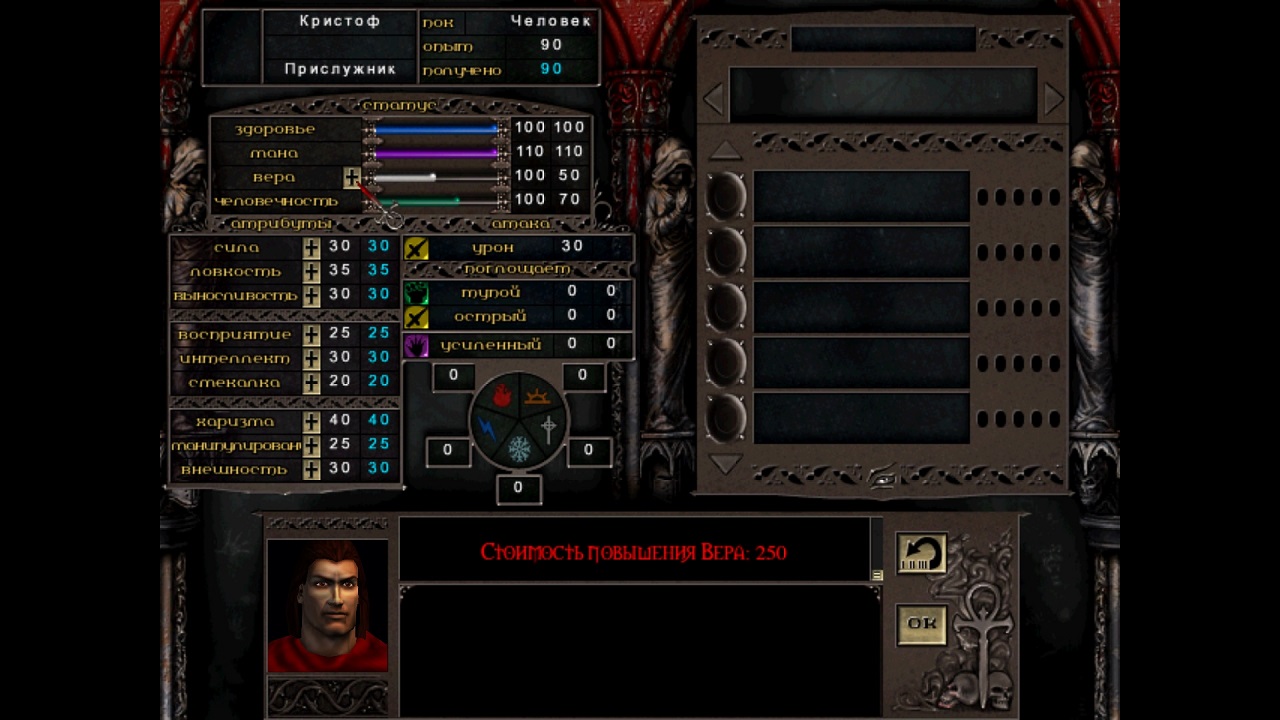Raise the интеллект attribute
Image resolution: width=1280 pixels, height=720 pixels.
click(x=312, y=358)
